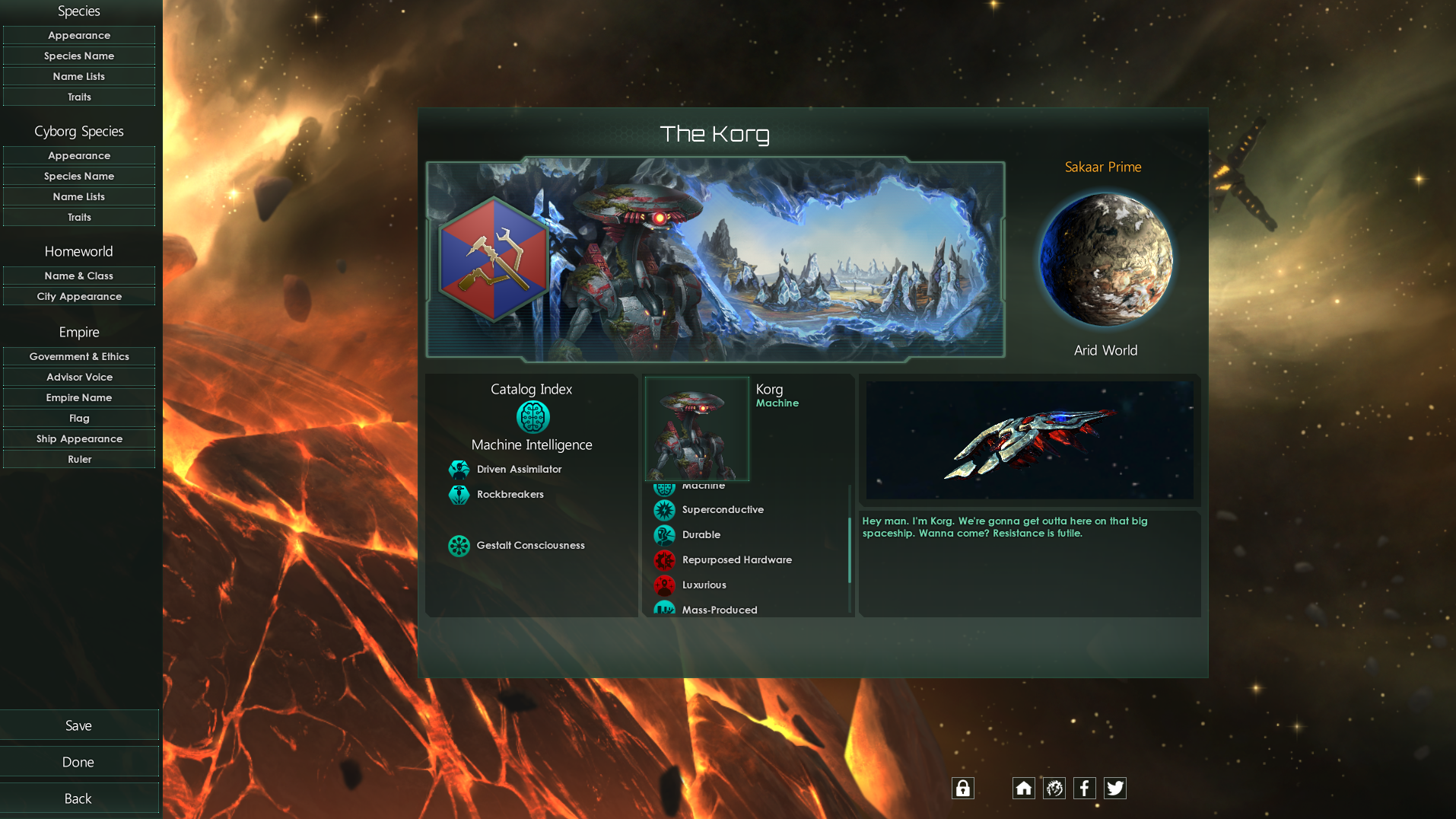Switch to Cyborg Species Traits section

click(79, 217)
